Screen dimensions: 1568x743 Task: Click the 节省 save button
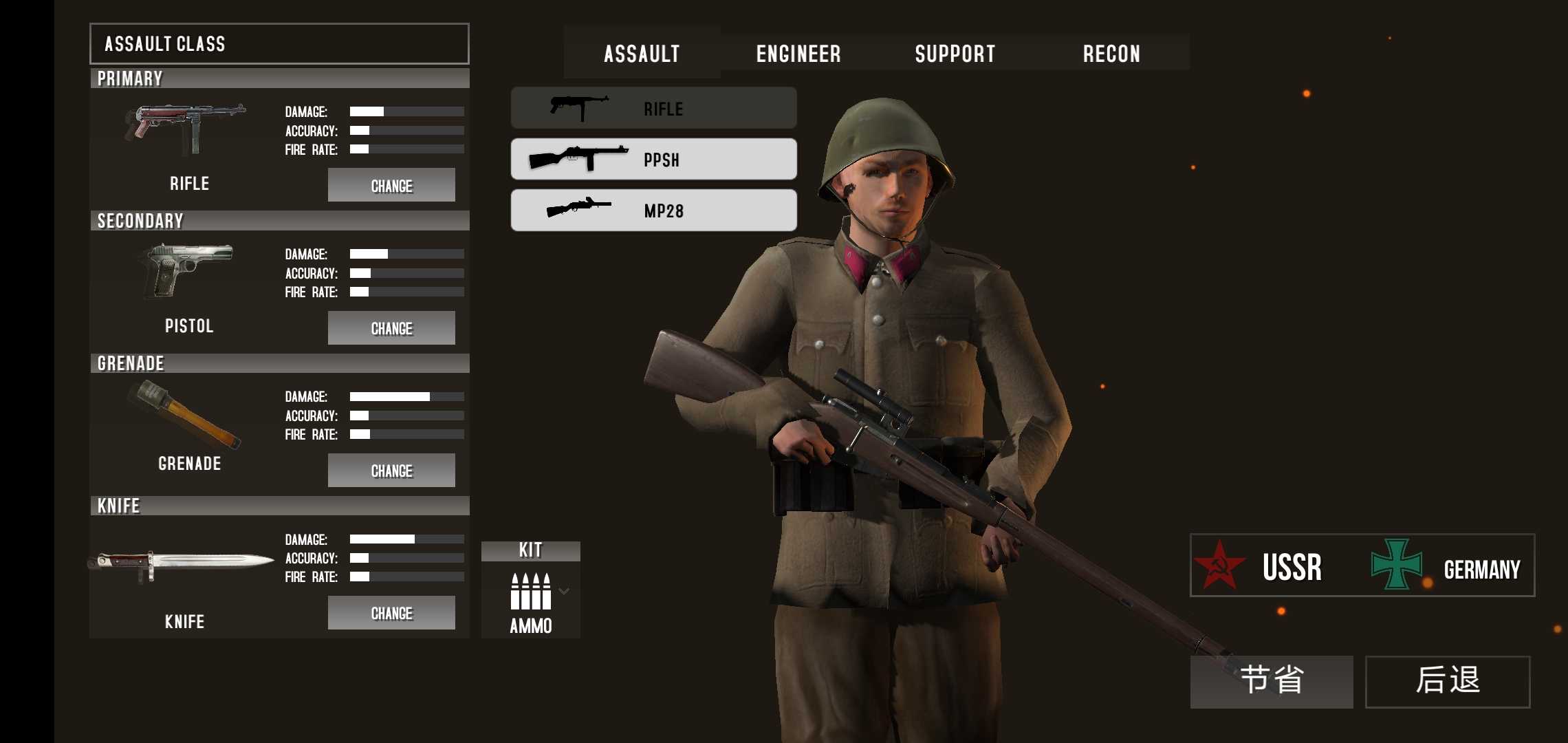[x=1272, y=681]
